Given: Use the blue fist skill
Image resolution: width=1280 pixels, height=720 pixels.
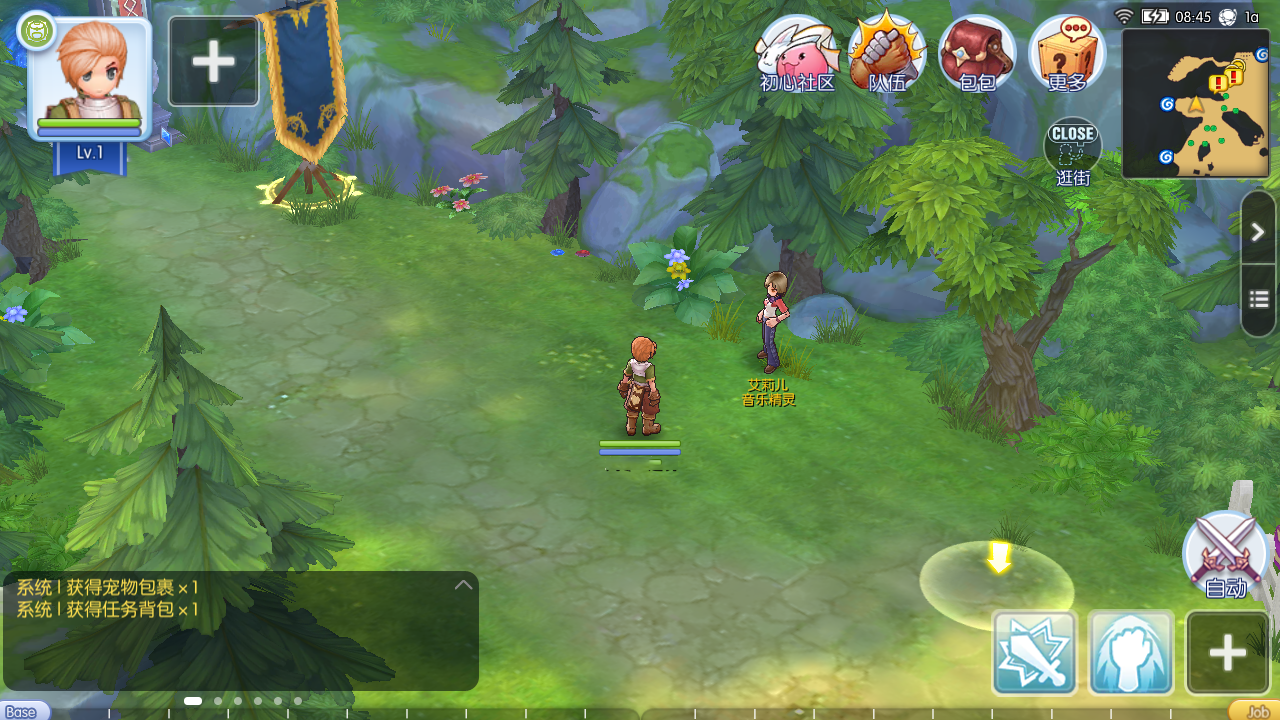Looking at the screenshot, I should 1130,653.
